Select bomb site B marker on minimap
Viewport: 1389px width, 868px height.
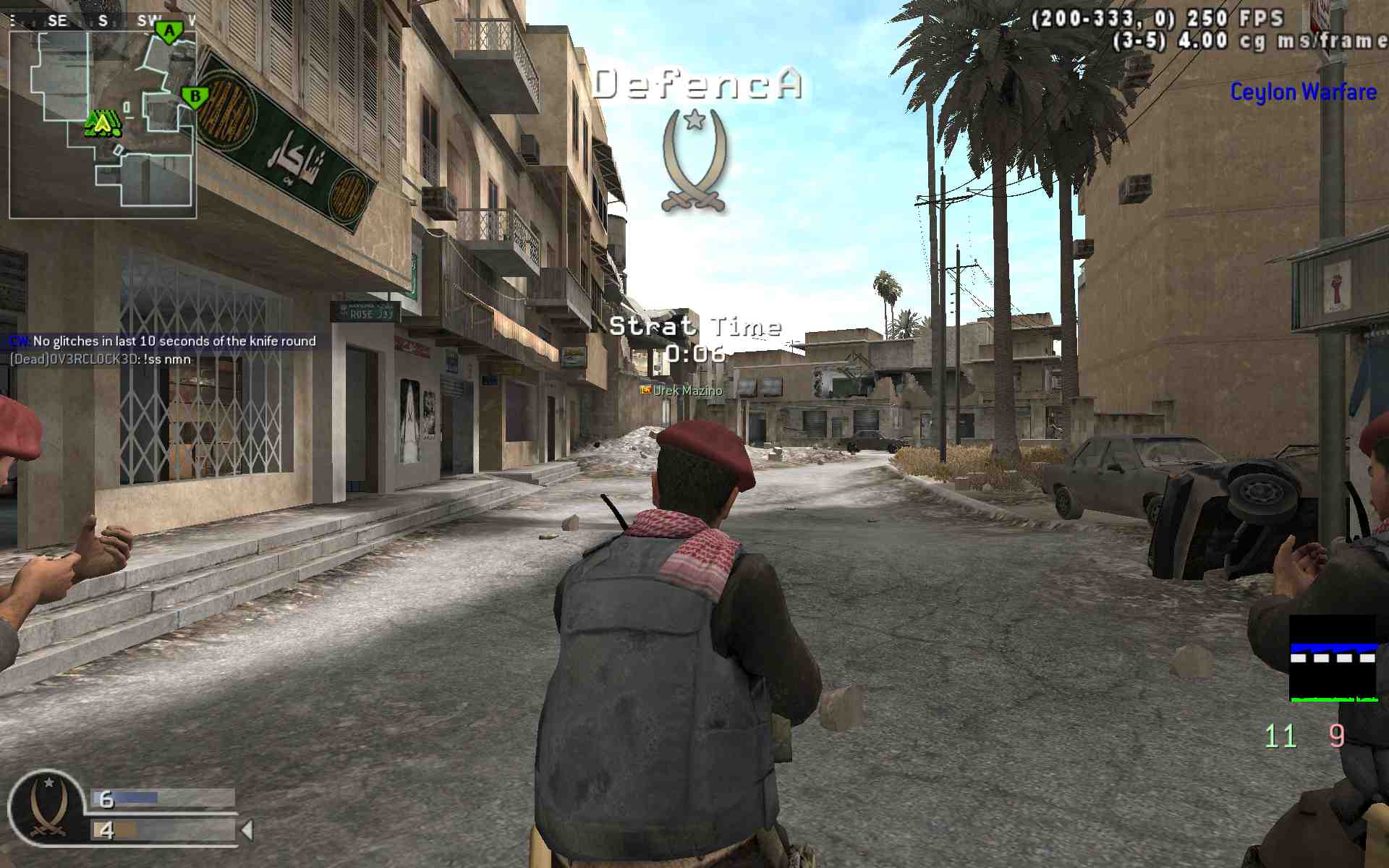click(x=195, y=96)
